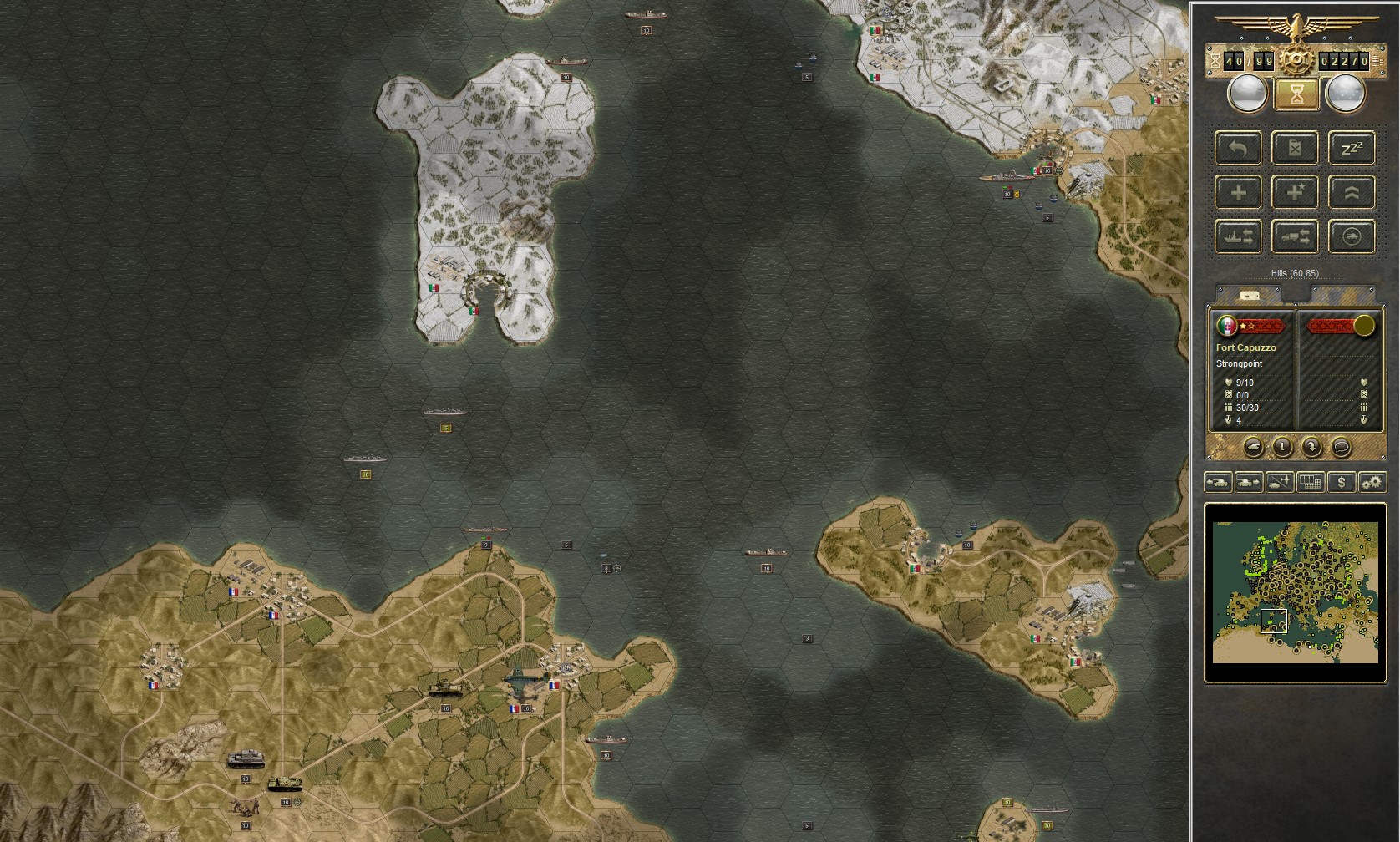
Task: Click the viewport rectangle on the minimap
Action: coord(1273,622)
